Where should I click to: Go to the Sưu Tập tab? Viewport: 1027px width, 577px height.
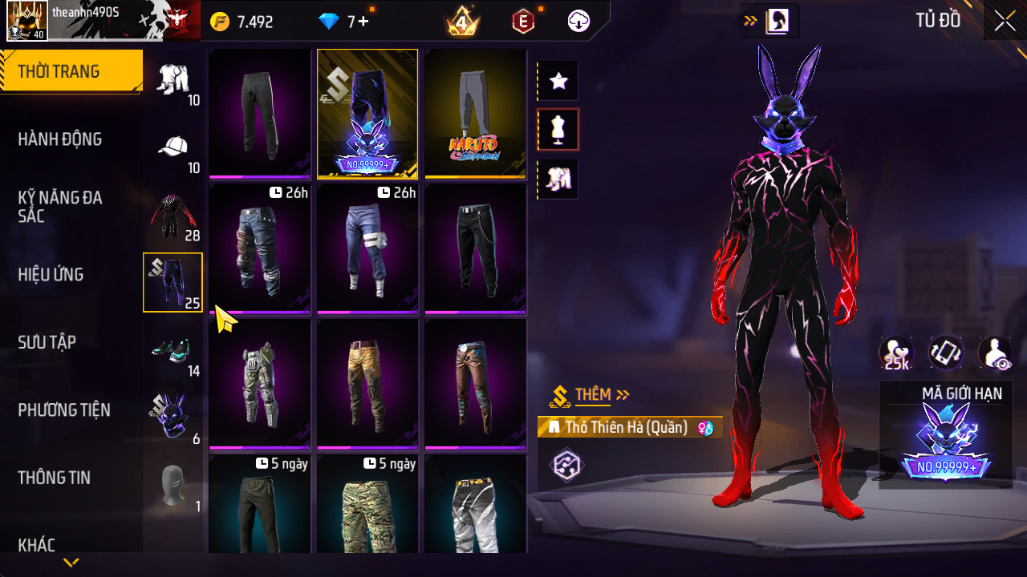[x=47, y=342]
